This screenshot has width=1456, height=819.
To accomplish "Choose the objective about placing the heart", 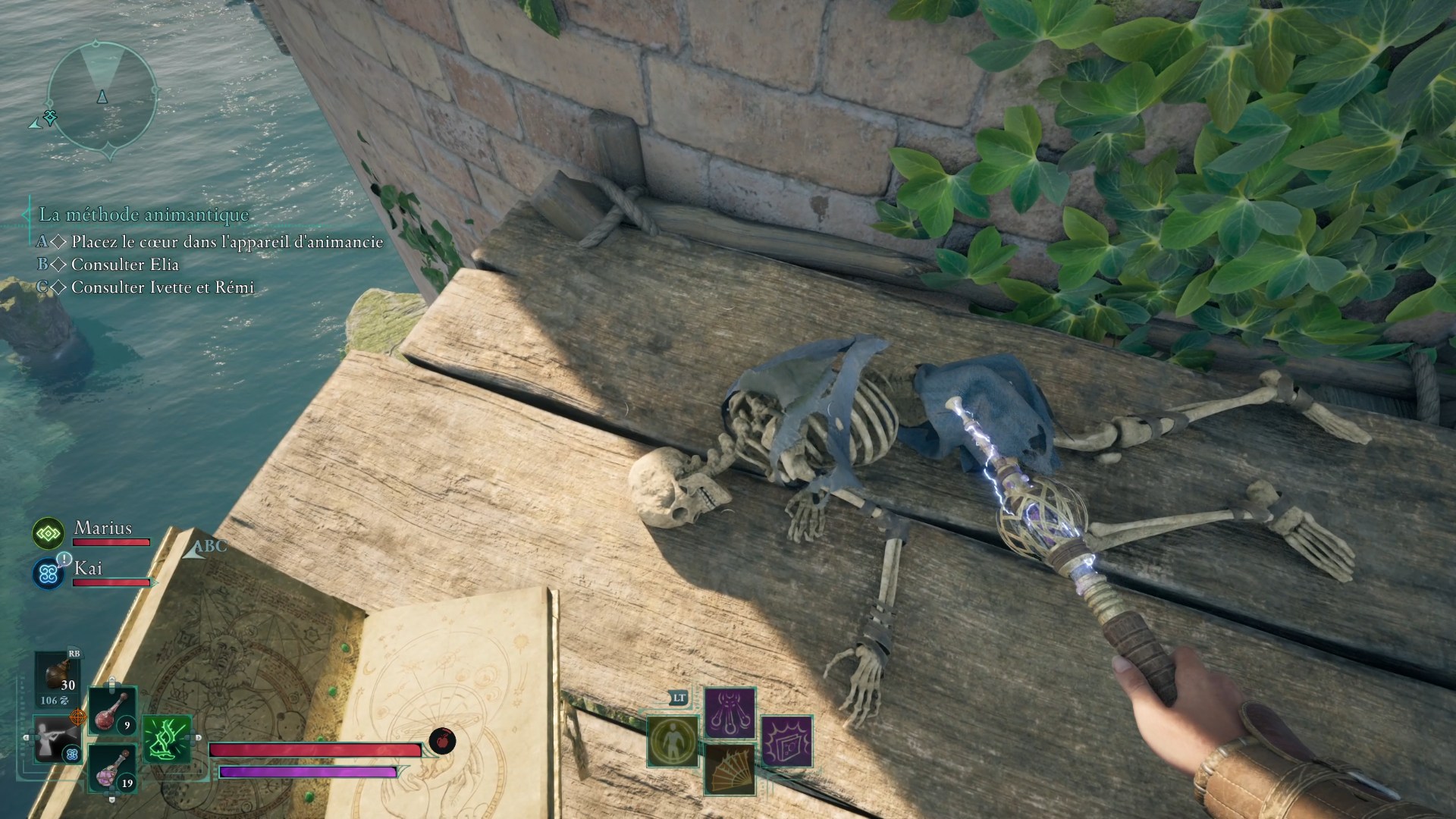I will point(227,243).
